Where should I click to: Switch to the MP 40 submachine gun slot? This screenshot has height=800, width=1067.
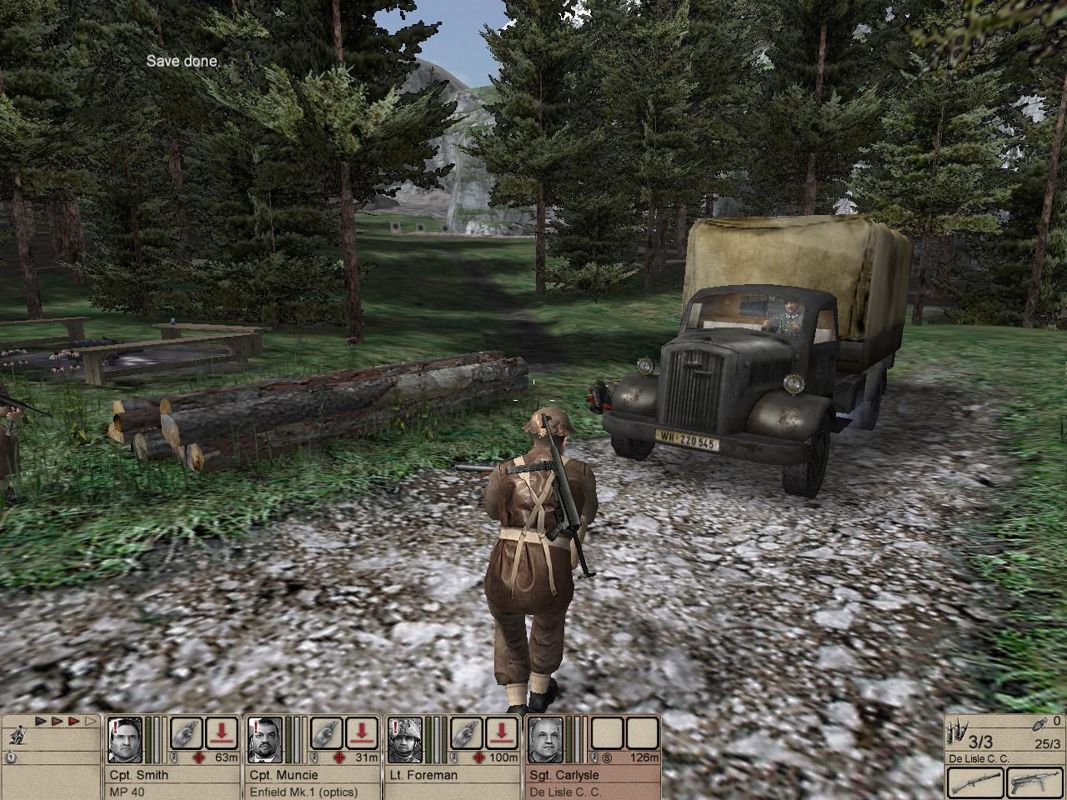click(x=1035, y=782)
